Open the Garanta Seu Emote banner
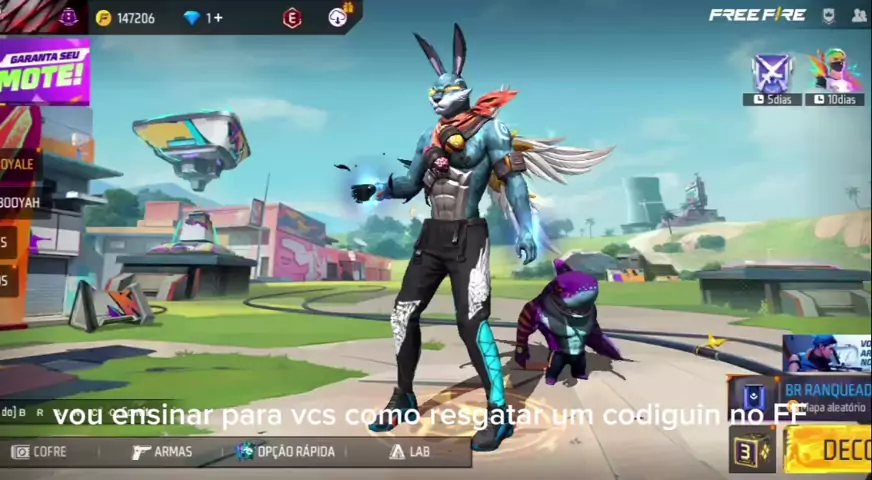The height and width of the screenshot is (480, 872). click(x=44, y=72)
